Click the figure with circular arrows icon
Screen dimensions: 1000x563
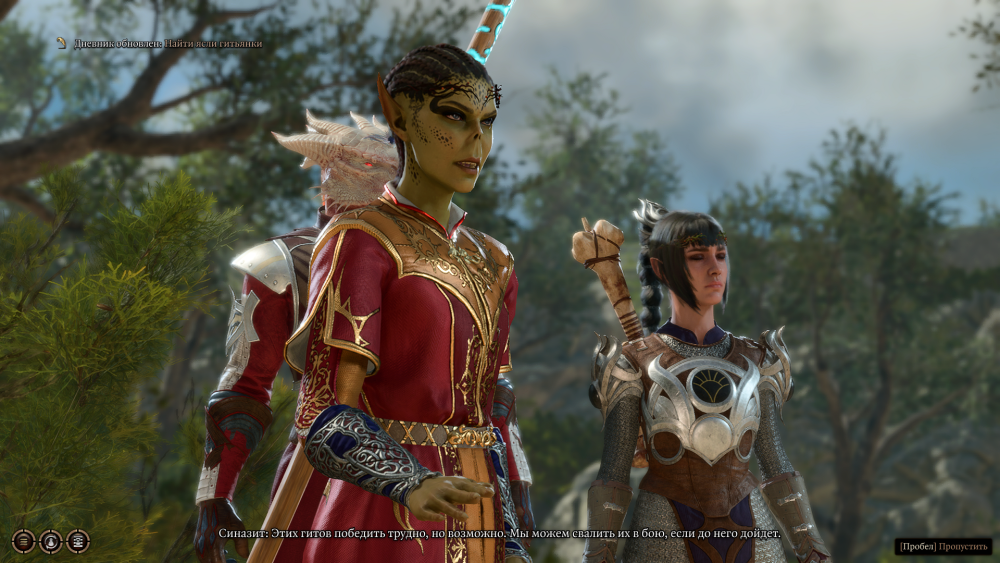pyautogui.click(x=50, y=541)
